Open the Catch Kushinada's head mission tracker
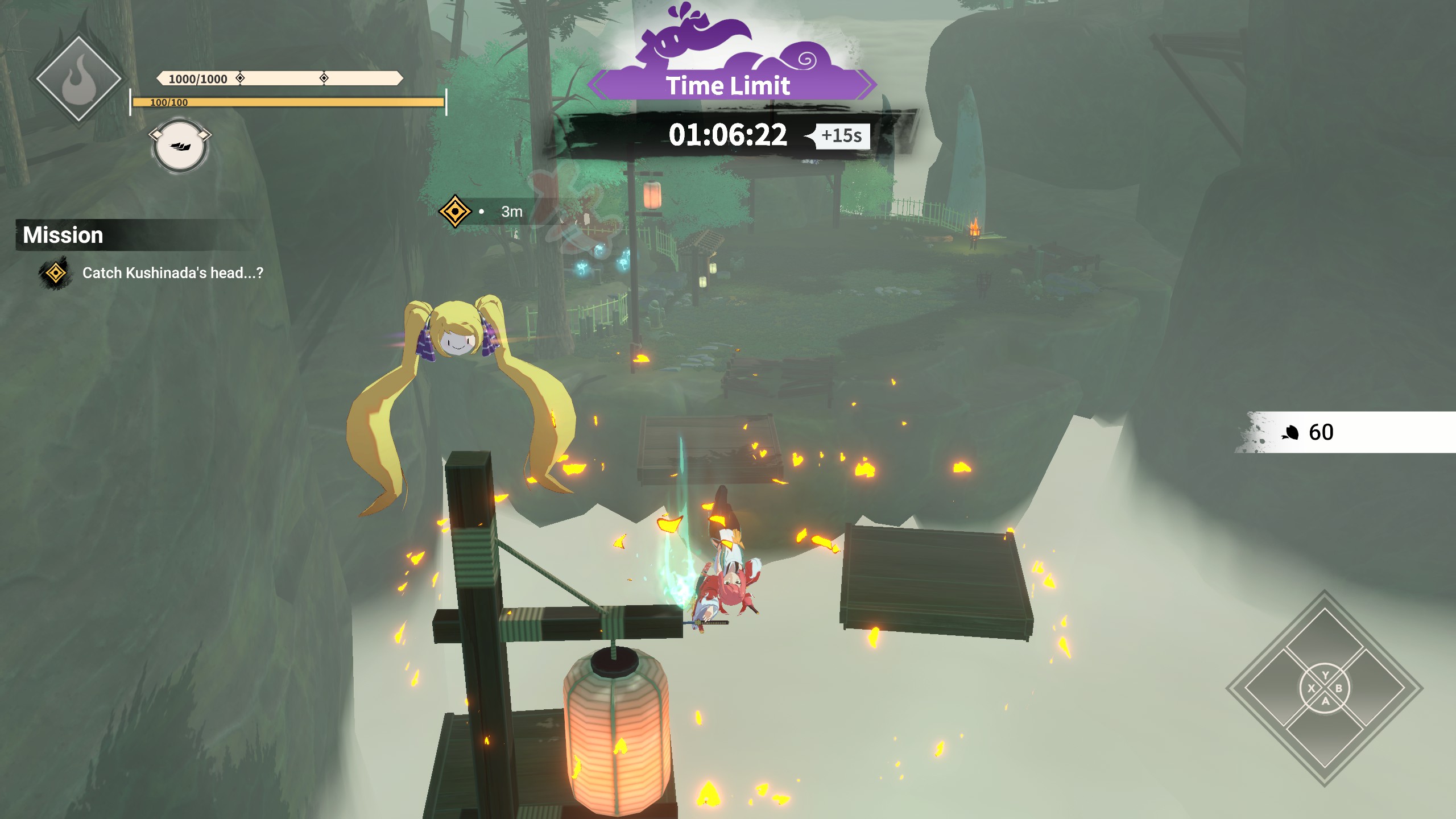Screen dimensions: 1456x819 (172, 273)
